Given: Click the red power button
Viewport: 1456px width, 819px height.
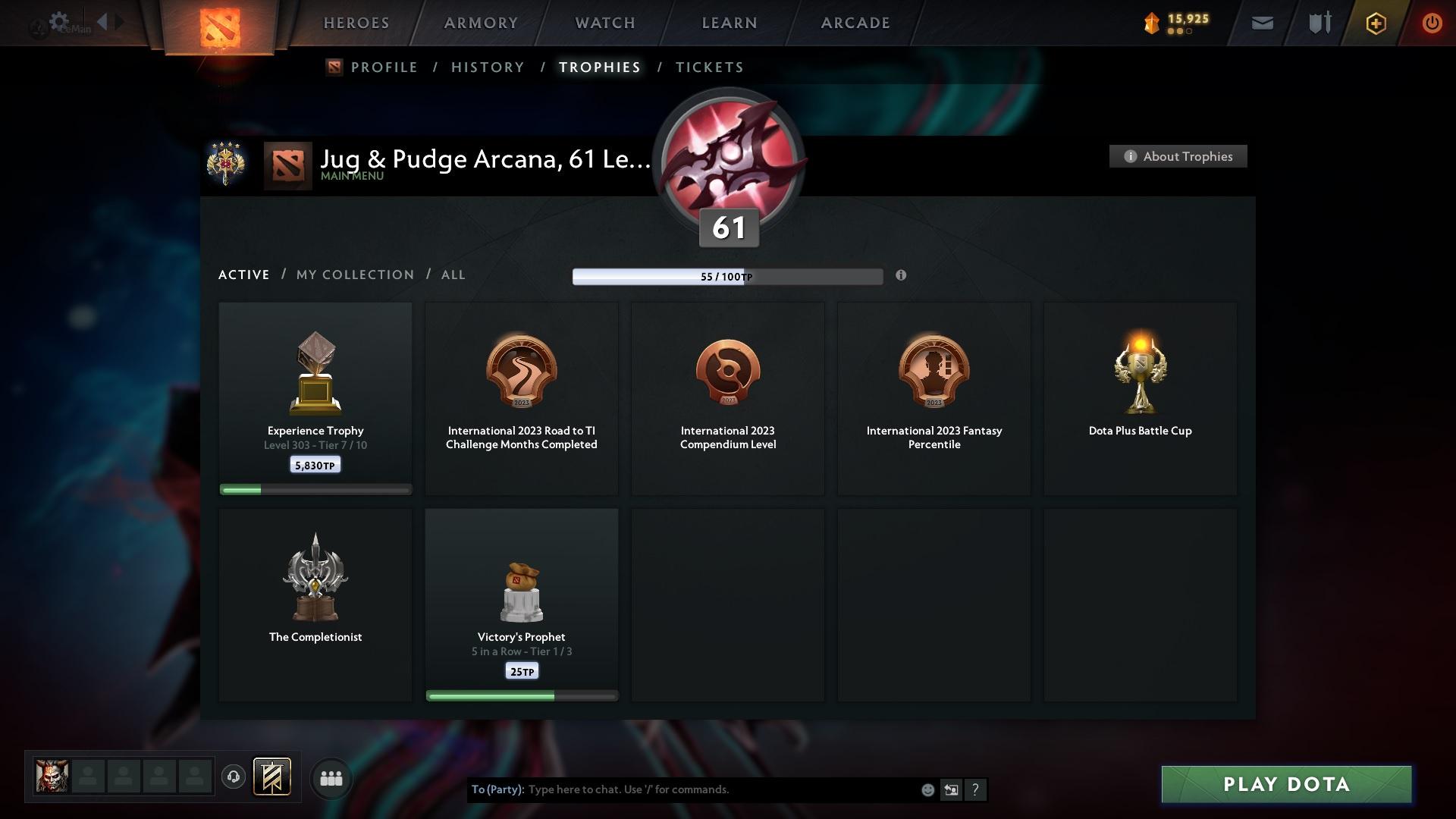Looking at the screenshot, I should click(1432, 23).
